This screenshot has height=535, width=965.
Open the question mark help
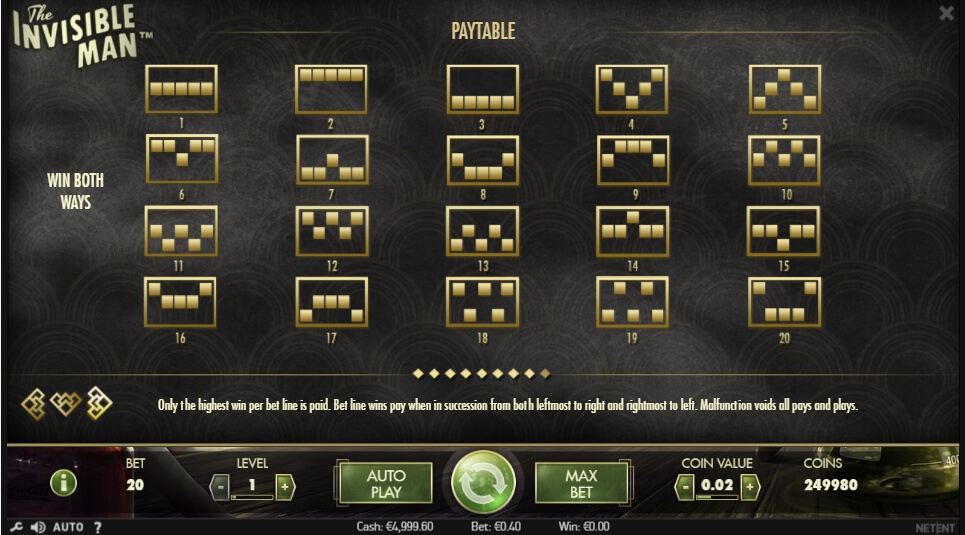[98, 527]
